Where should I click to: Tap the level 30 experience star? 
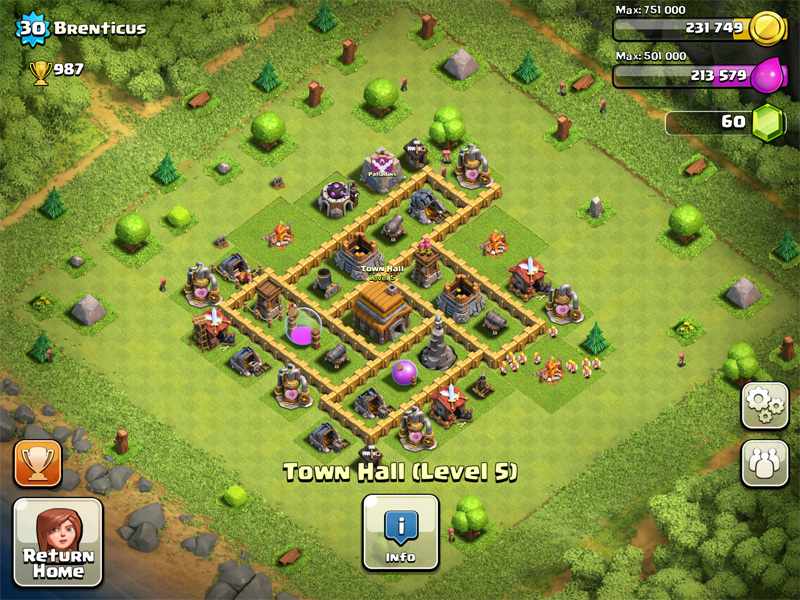(x=31, y=28)
